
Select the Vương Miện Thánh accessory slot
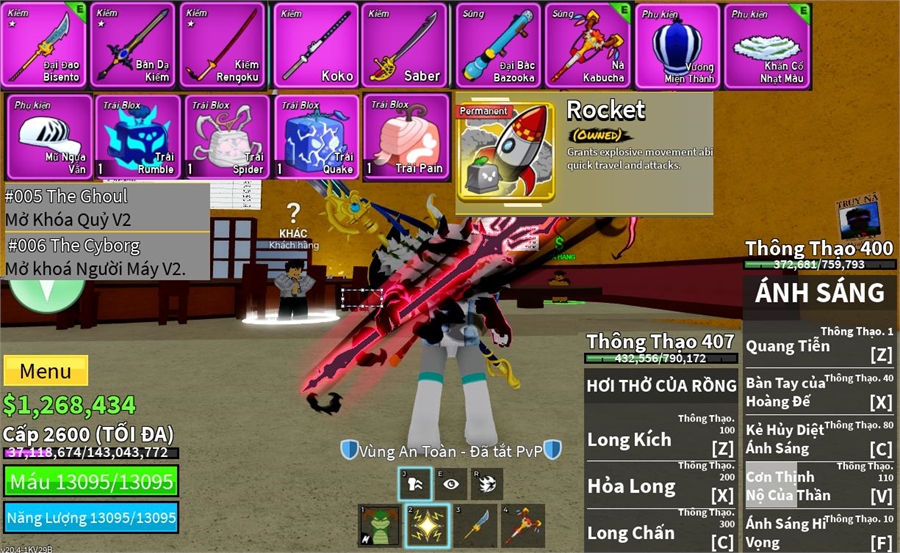(x=678, y=45)
